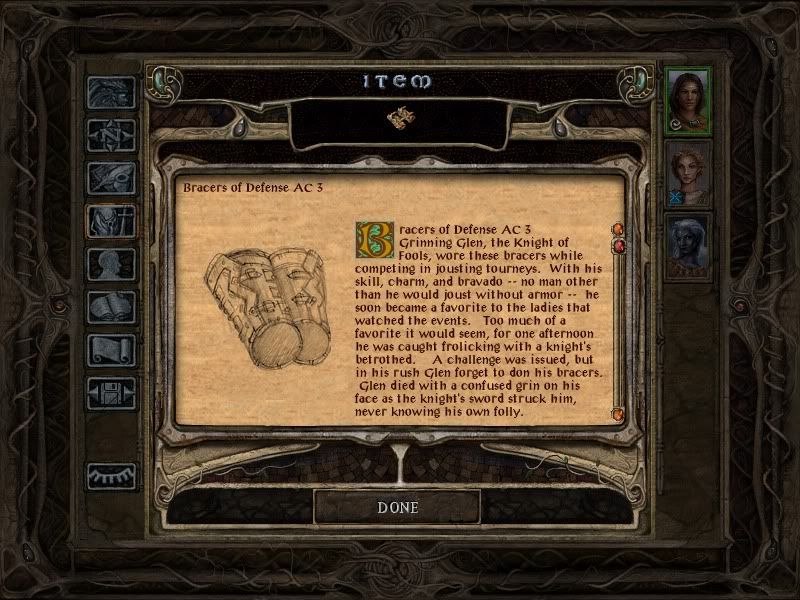Select the dark-haired character portrait with green border
The height and width of the screenshot is (600, 800).
tap(688, 98)
